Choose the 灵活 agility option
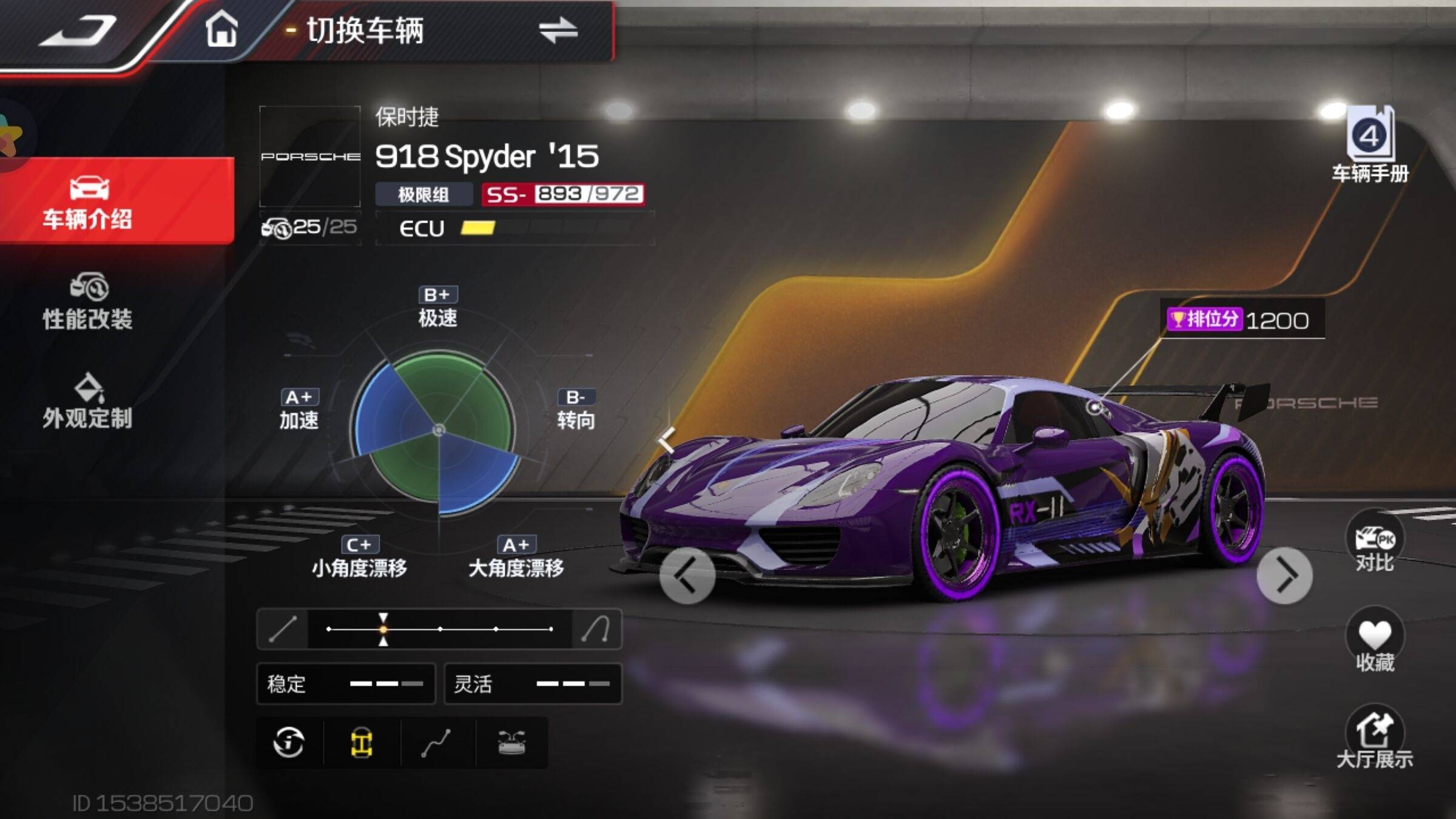This screenshot has width=1456, height=819. 533,684
